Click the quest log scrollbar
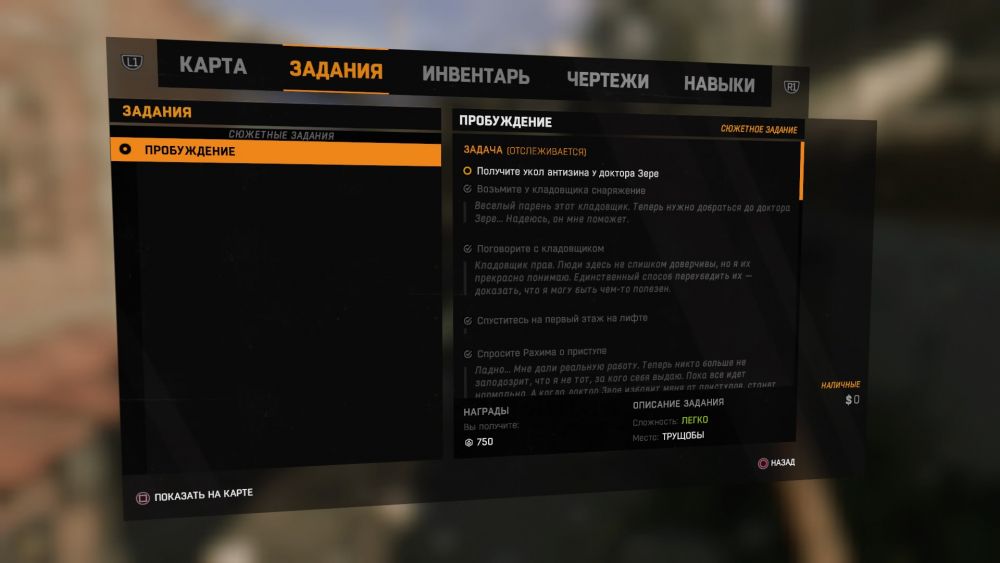 pyautogui.click(x=801, y=172)
